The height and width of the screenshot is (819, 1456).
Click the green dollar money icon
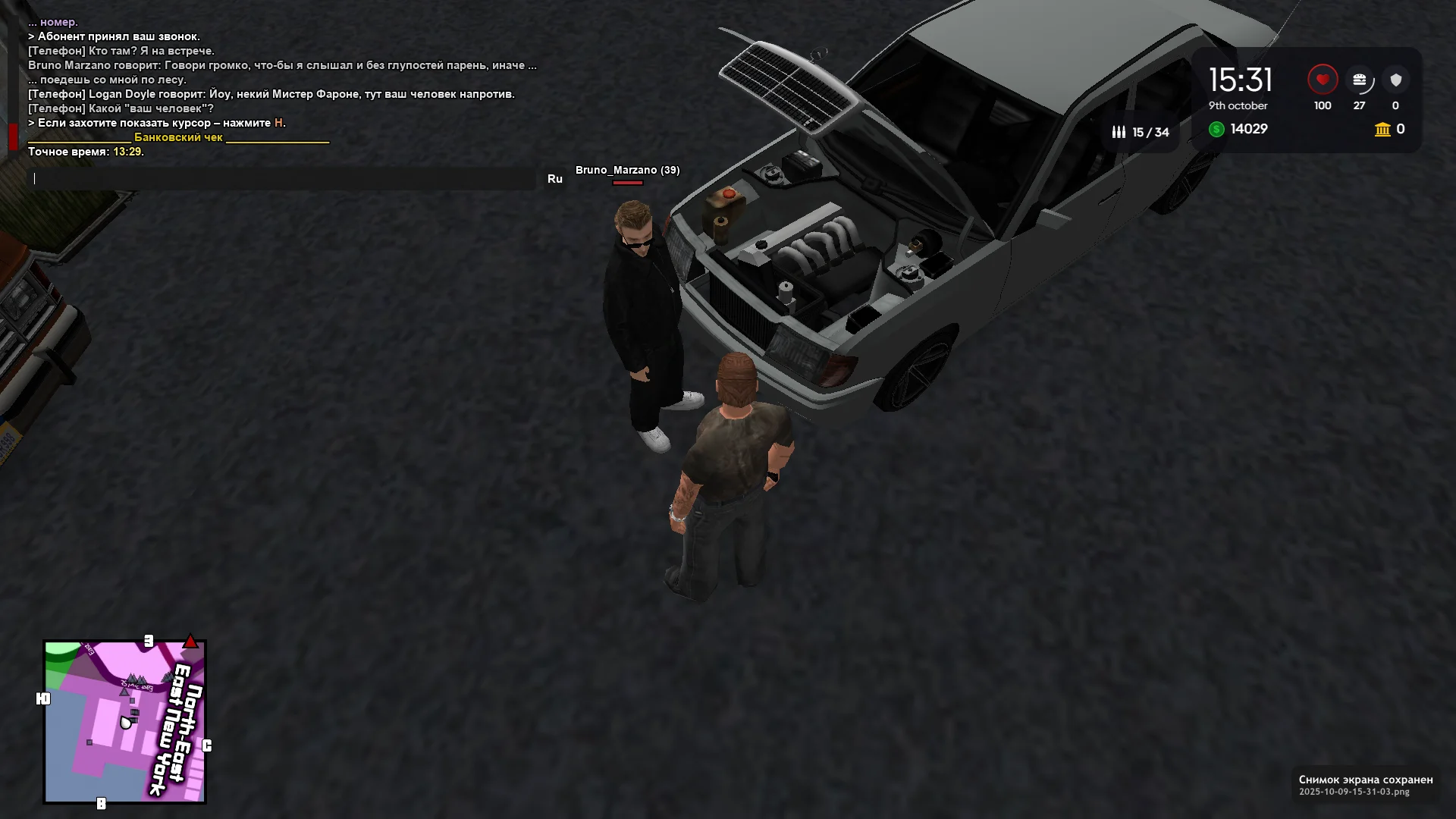point(1217,130)
